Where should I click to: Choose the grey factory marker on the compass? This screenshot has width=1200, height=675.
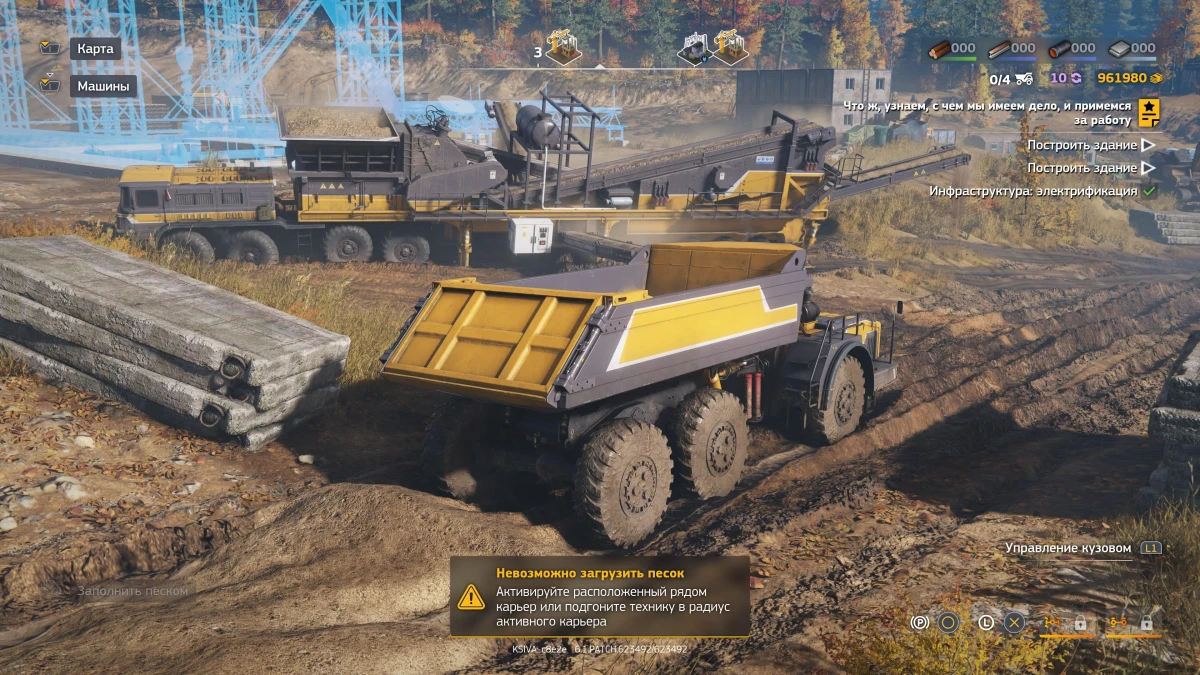click(693, 48)
